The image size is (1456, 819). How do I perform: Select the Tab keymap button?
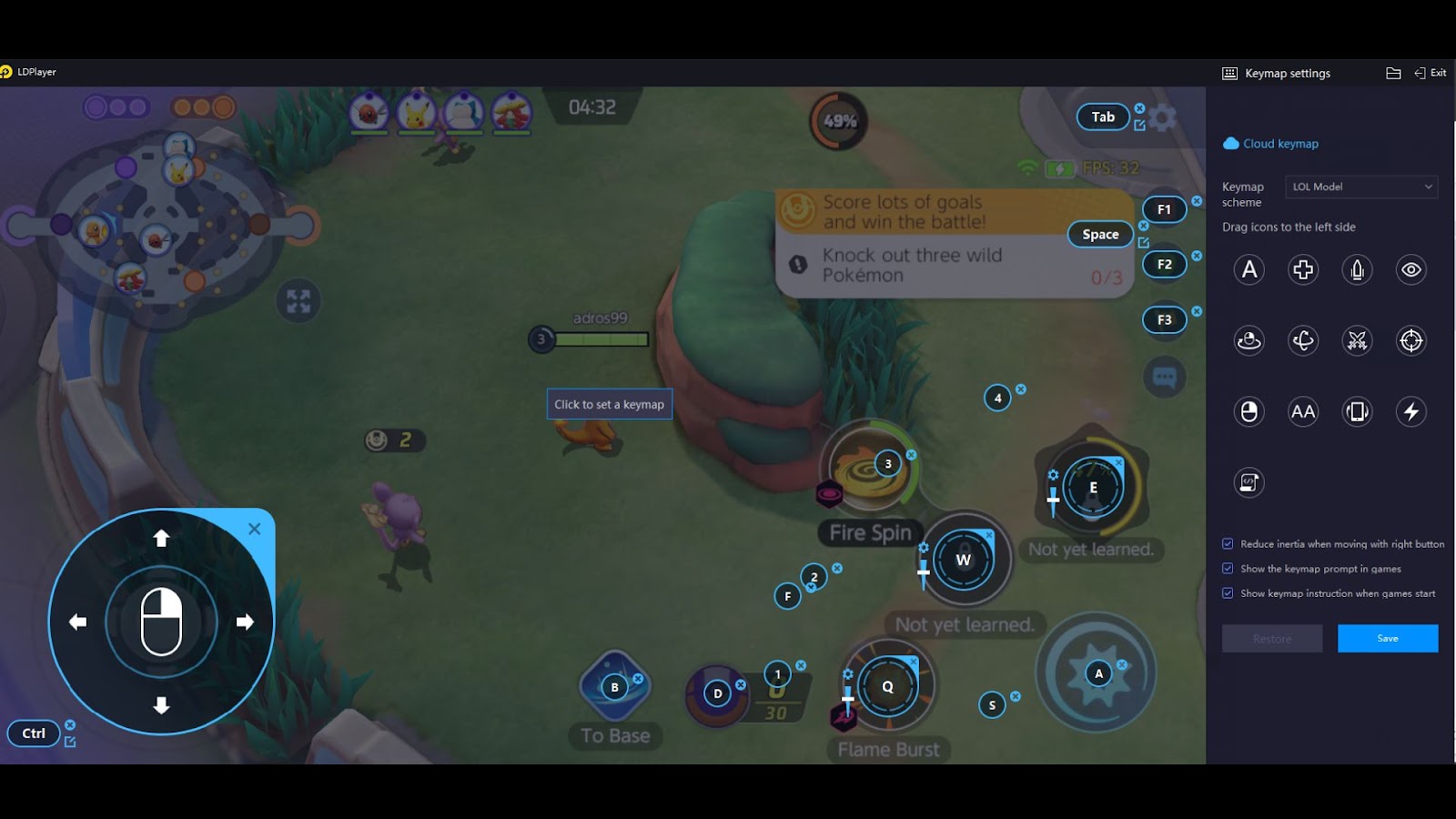(1103, 116)
